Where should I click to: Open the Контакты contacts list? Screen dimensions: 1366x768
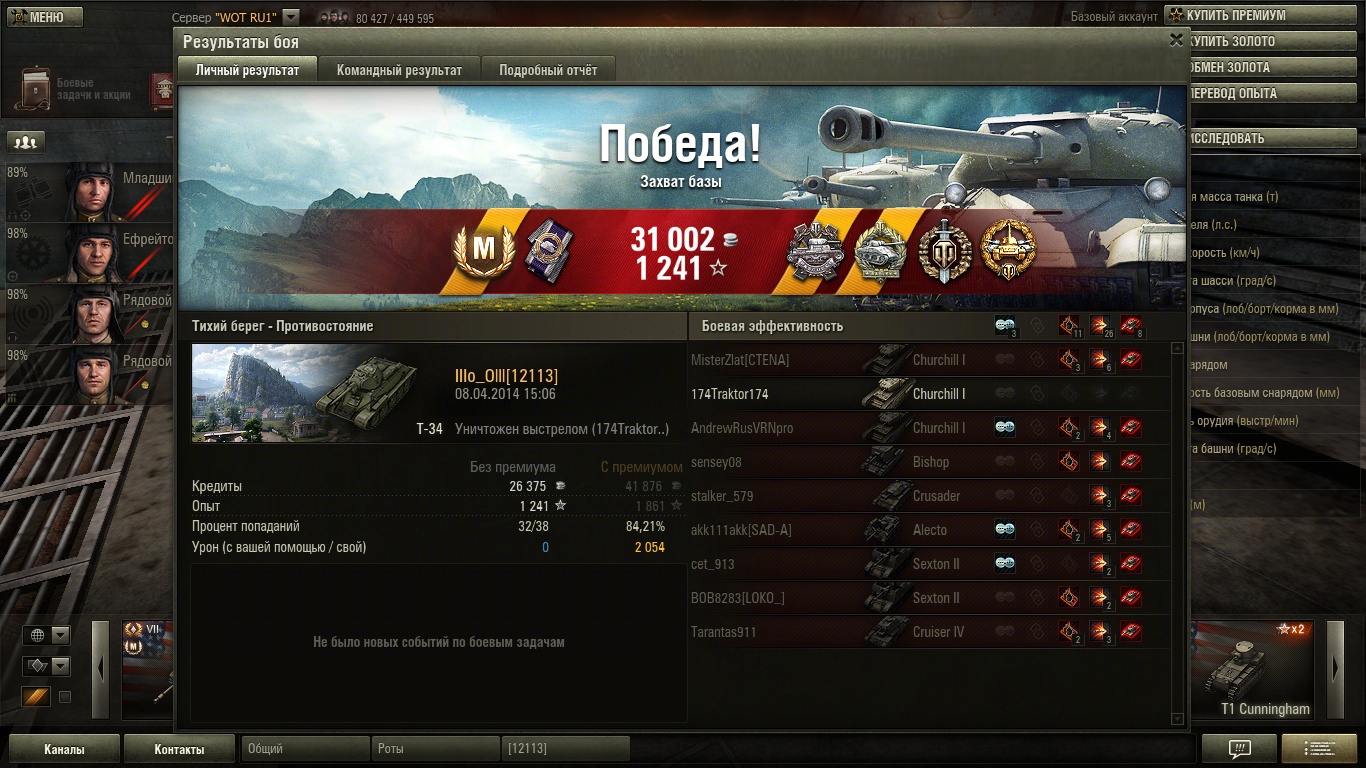179,749
